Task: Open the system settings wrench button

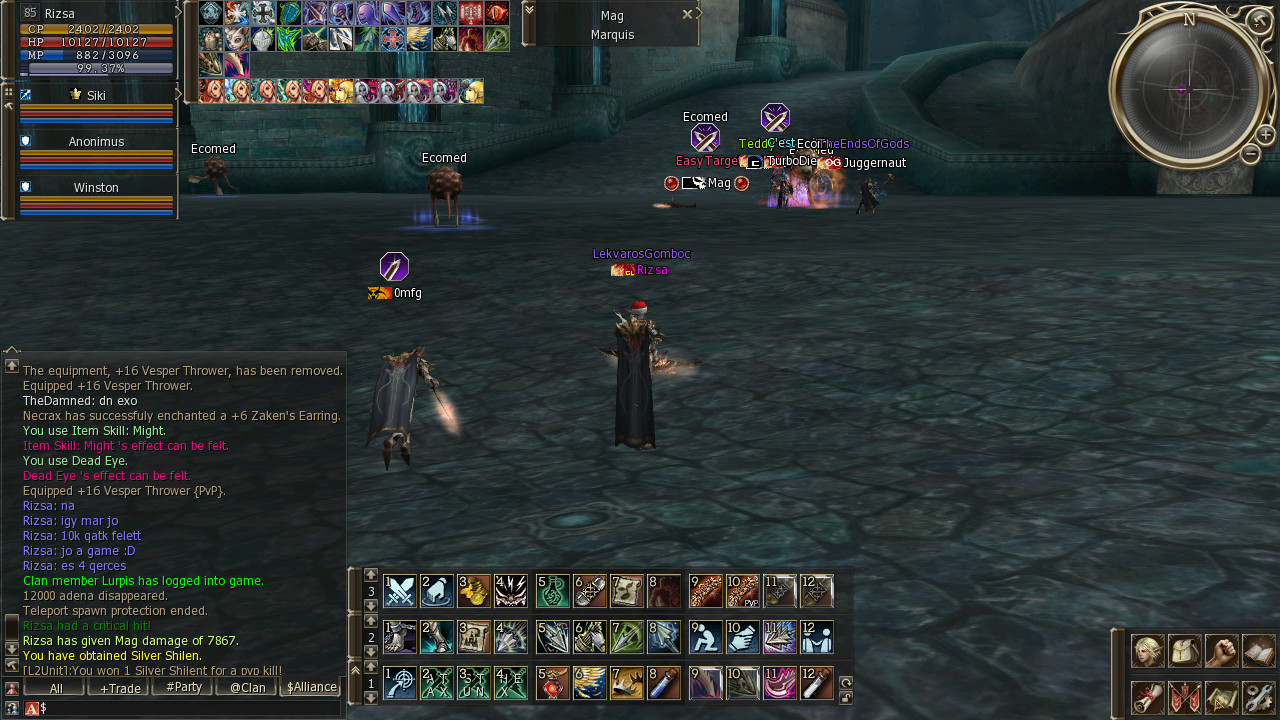Action: tap(1258, 697)
